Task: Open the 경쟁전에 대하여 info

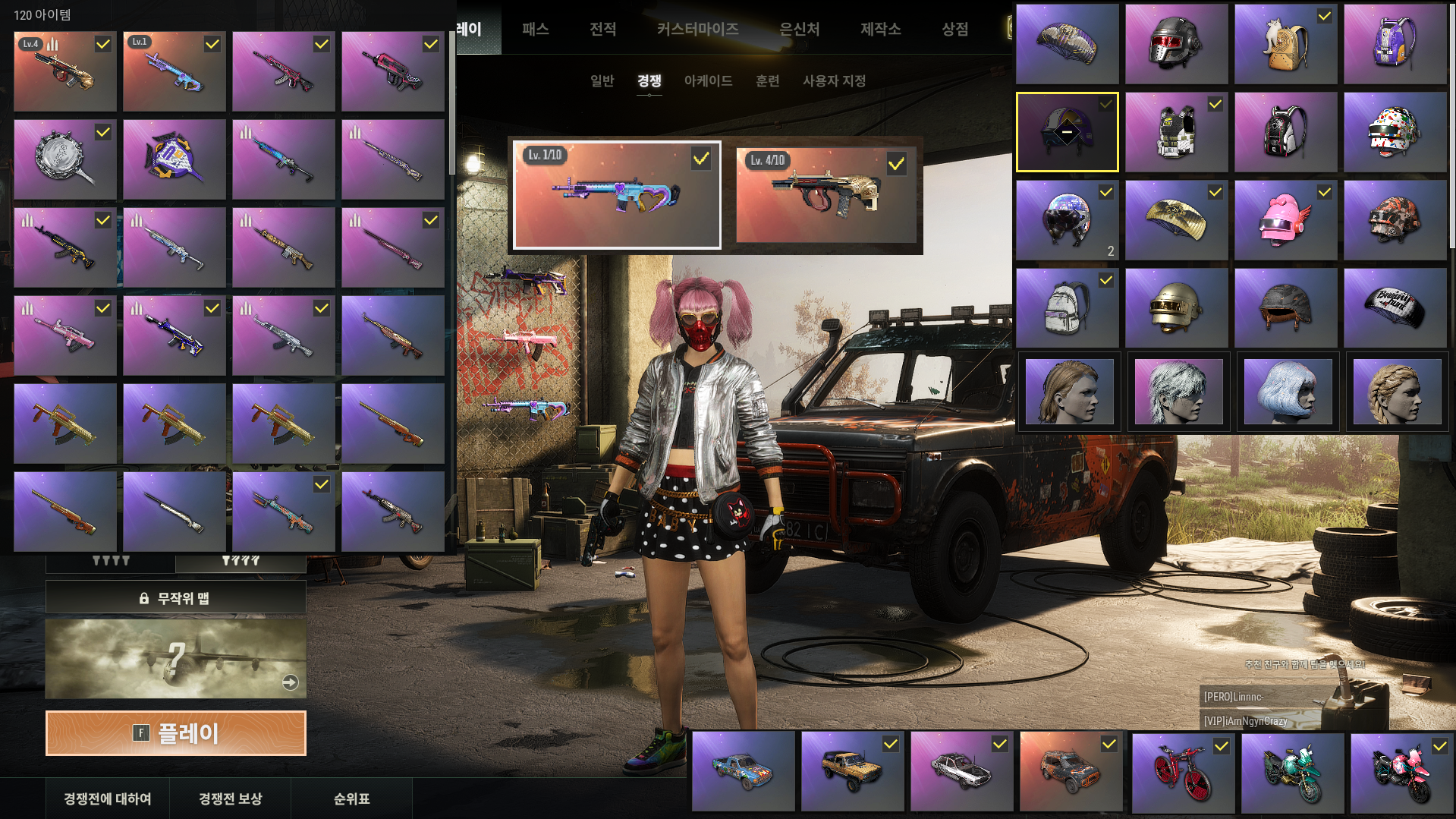Action: (x=107, y=799)
